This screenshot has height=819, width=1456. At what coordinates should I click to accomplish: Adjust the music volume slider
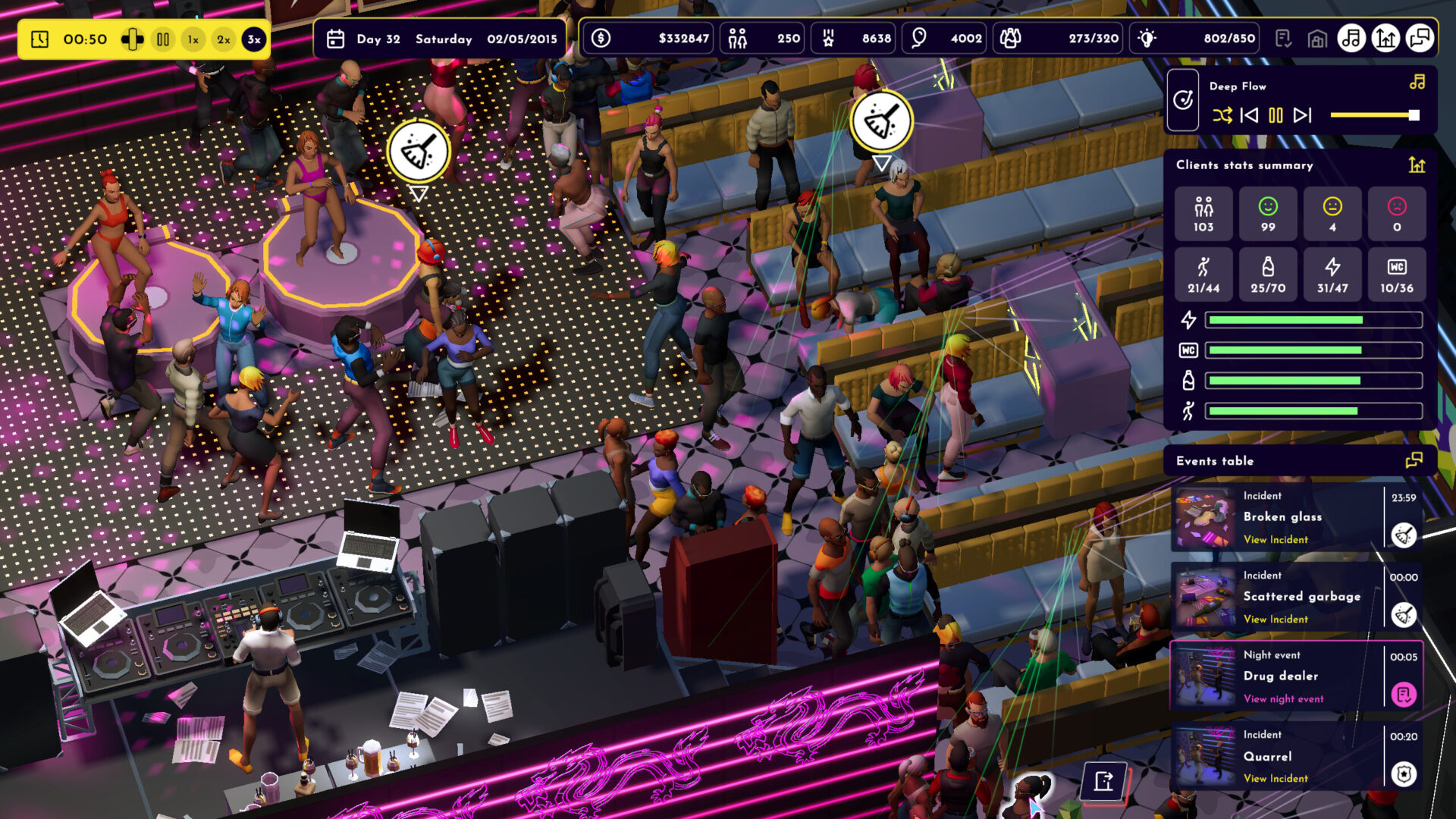tap(1414, 115)
